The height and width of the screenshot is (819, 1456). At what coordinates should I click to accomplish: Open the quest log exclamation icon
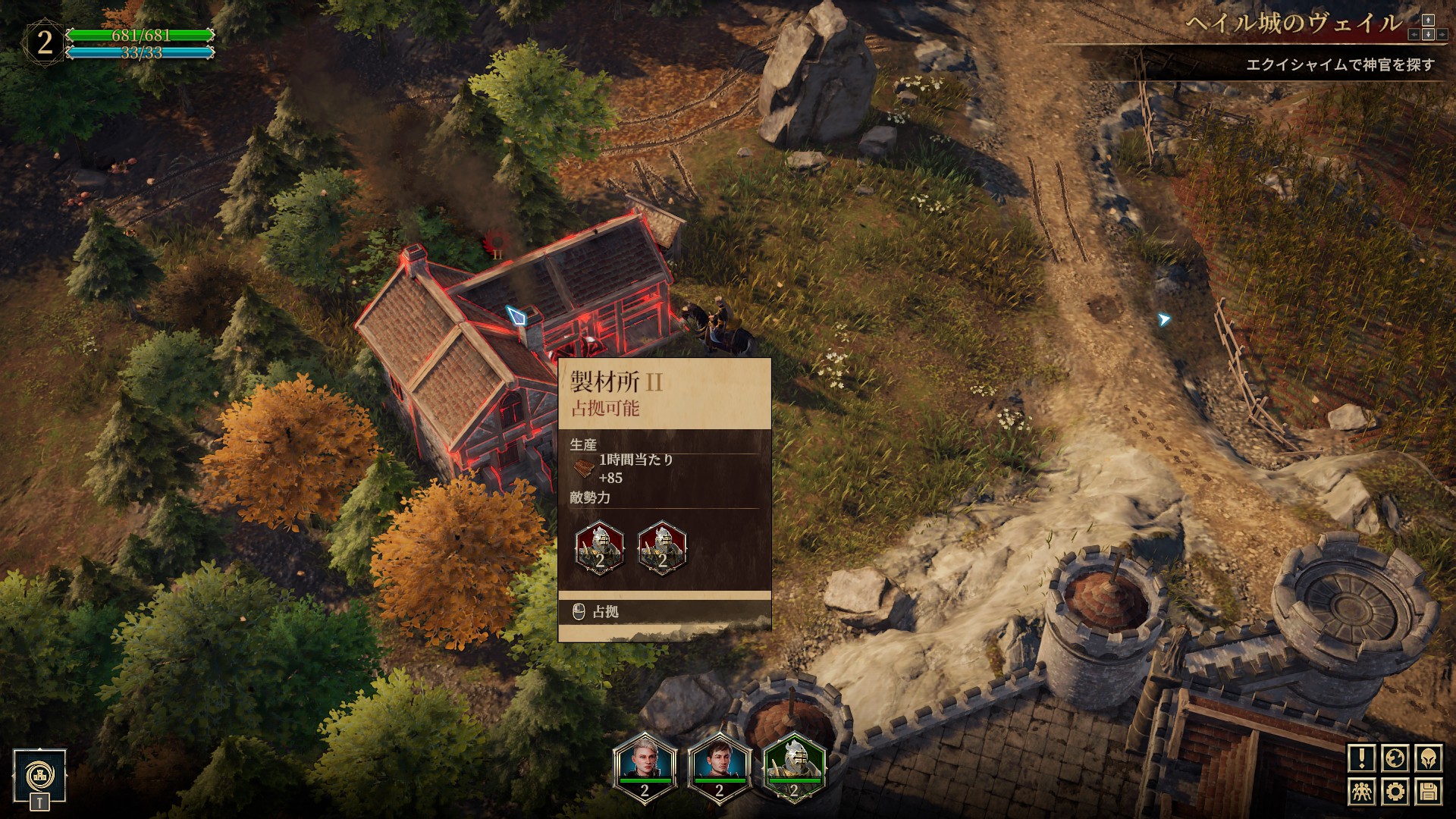coord(1362,758)
